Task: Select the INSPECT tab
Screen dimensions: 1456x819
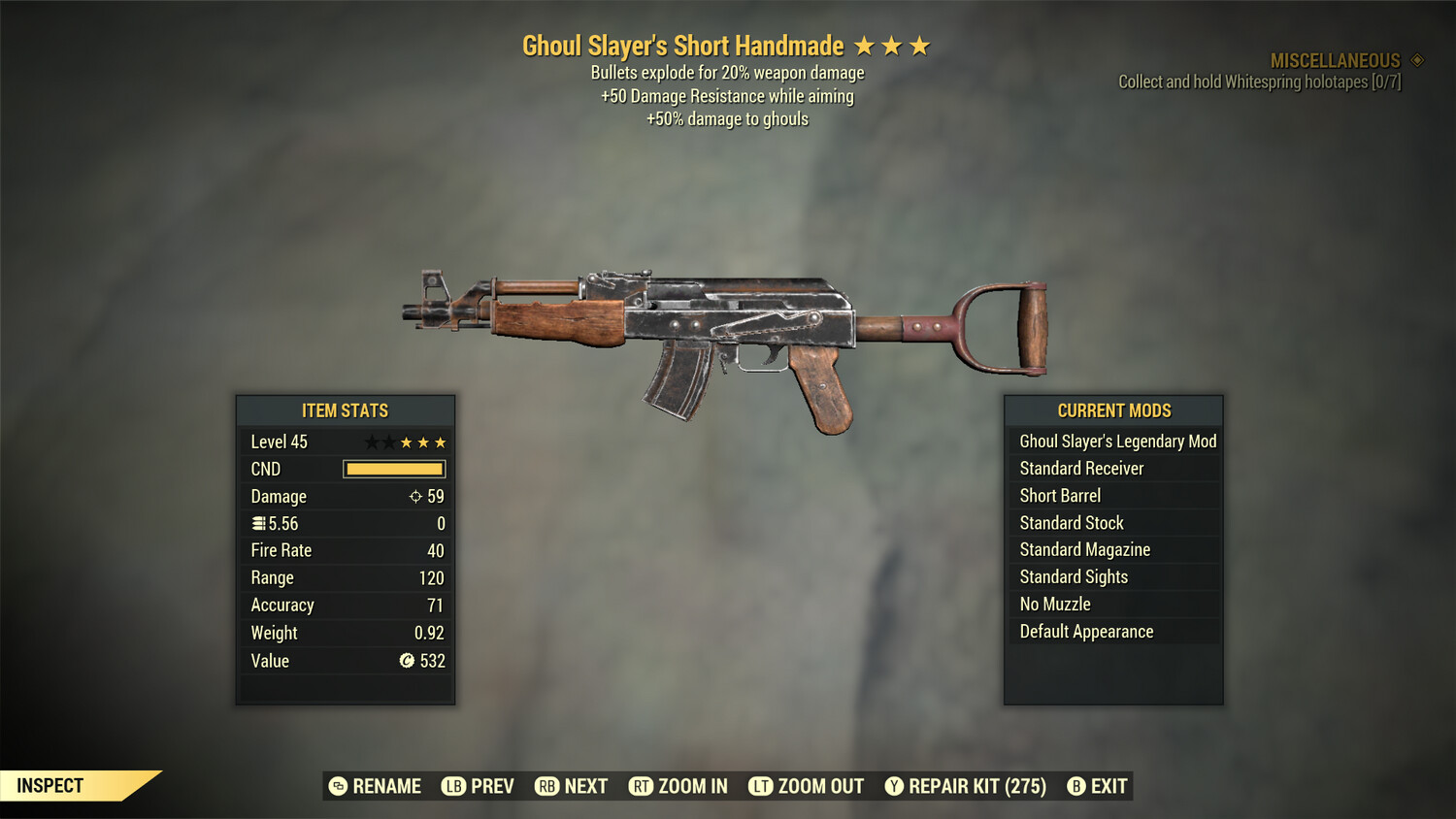Action: point(50,785)
